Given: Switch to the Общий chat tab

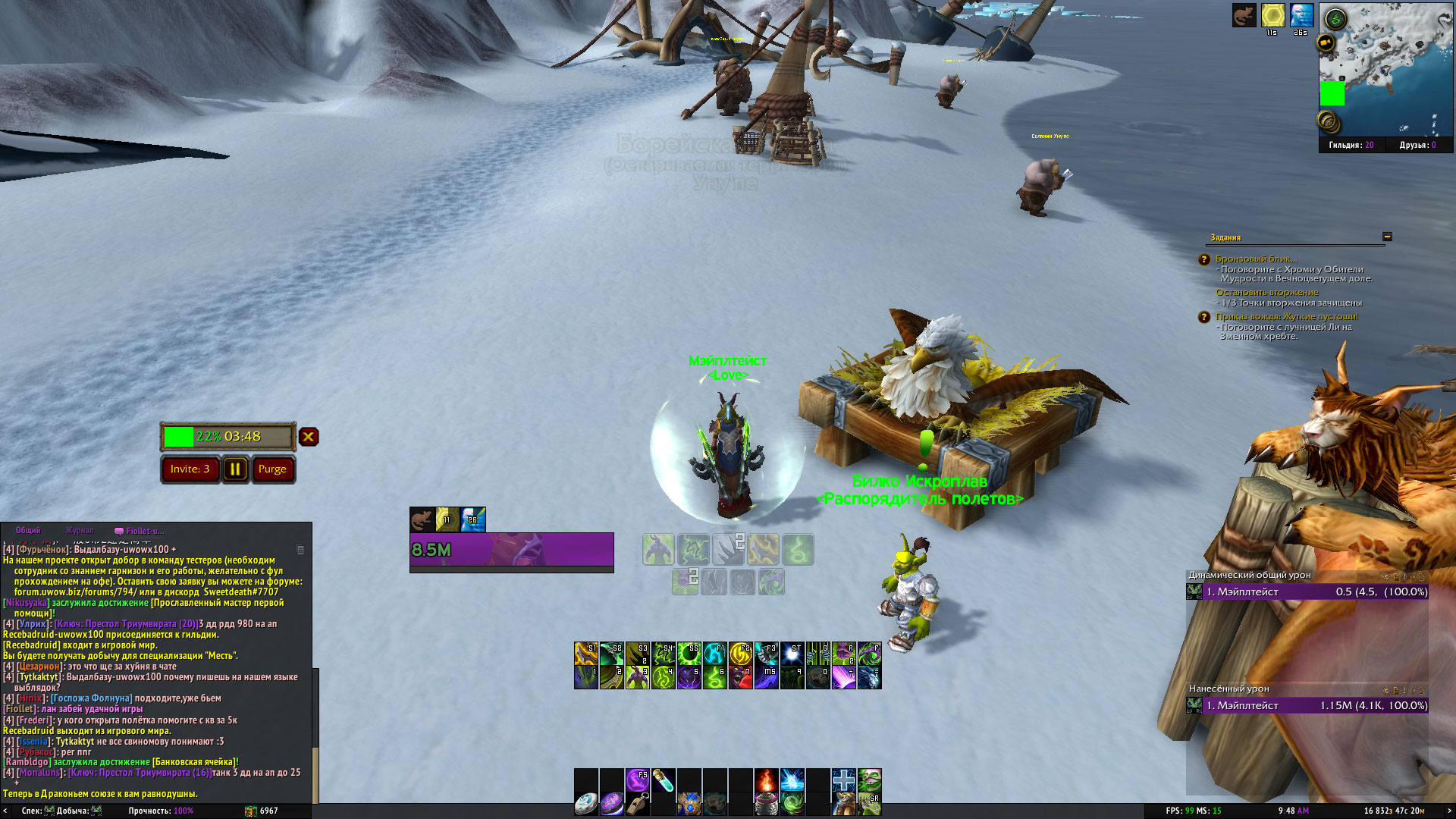Looking at the screenshot, I should coord(28,531).
